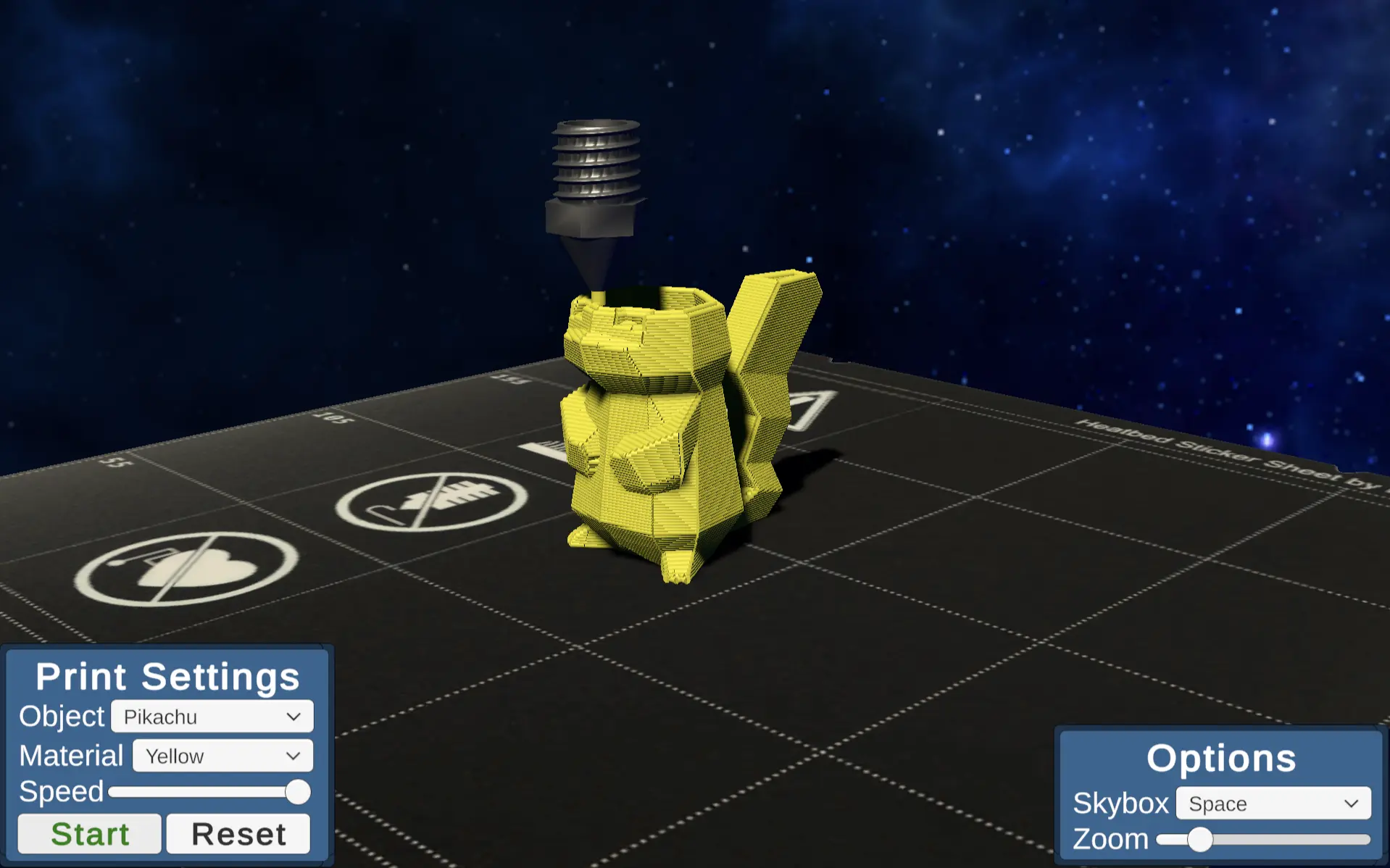Open the Object dropdown showing Pikachu
Viewport: 1390px width, 868px height.
pos(210,716)
